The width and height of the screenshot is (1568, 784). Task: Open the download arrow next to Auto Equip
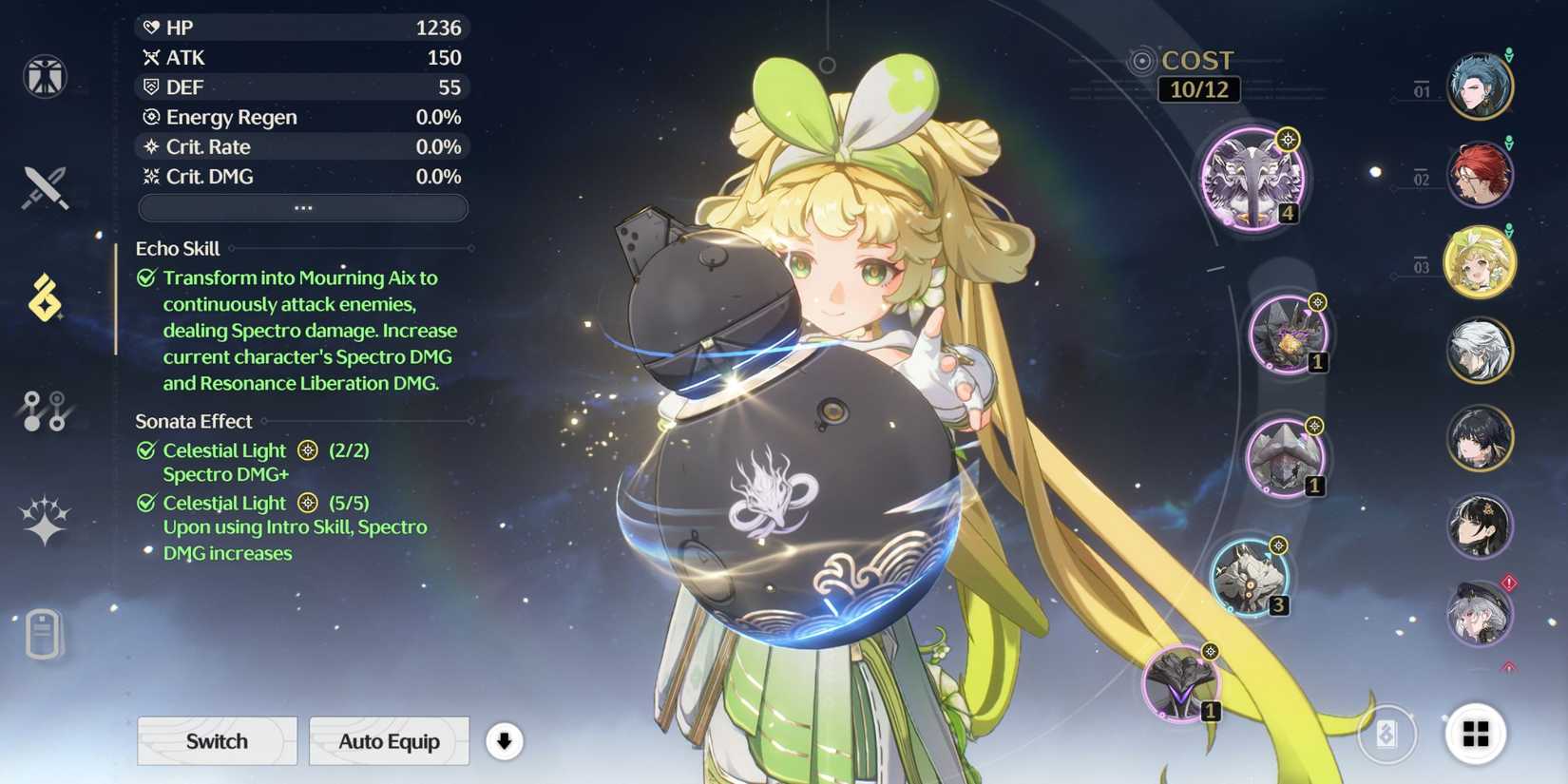(505, 741)
